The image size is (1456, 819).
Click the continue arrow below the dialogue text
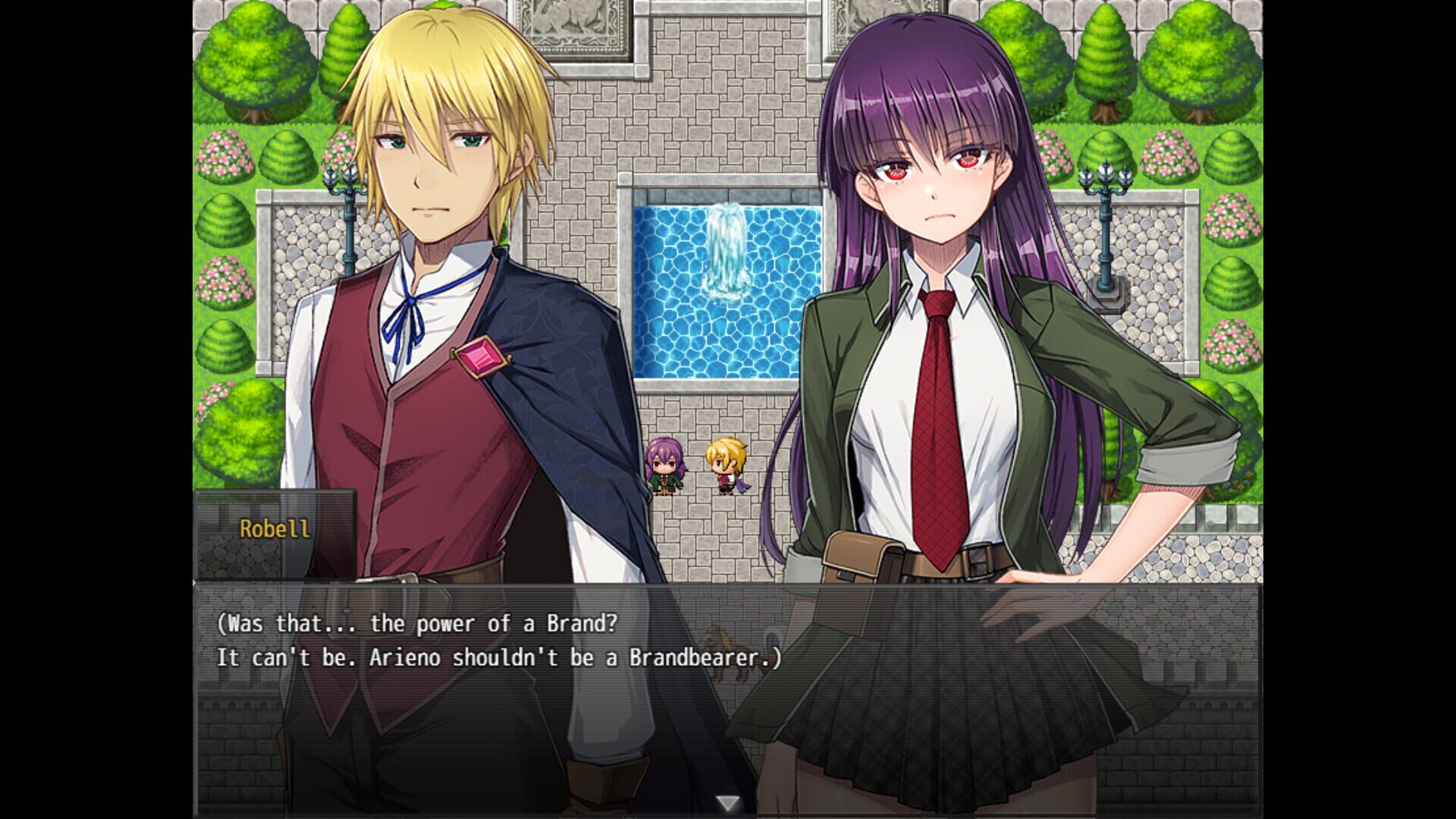tap(728, 799)
